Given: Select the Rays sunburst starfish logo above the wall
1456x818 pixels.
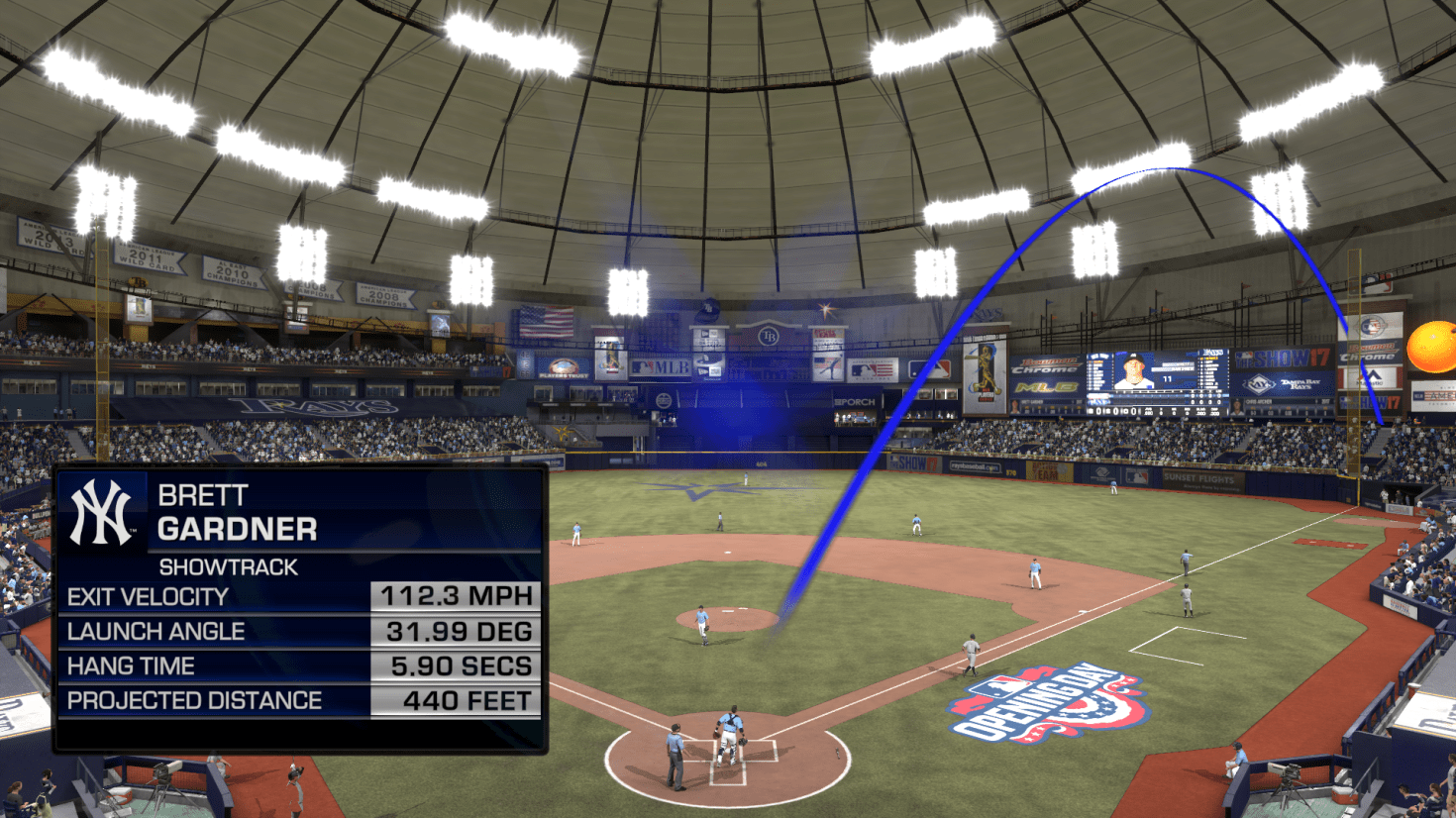Looking at the screenshot, I should (825, 307).
